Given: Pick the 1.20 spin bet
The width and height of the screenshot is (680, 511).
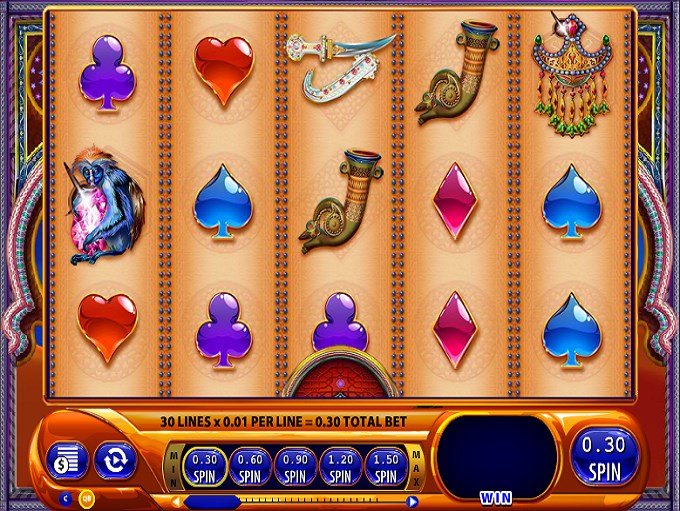Looking at the screenshot, I should pyautogui.click(x=339, y=465).
